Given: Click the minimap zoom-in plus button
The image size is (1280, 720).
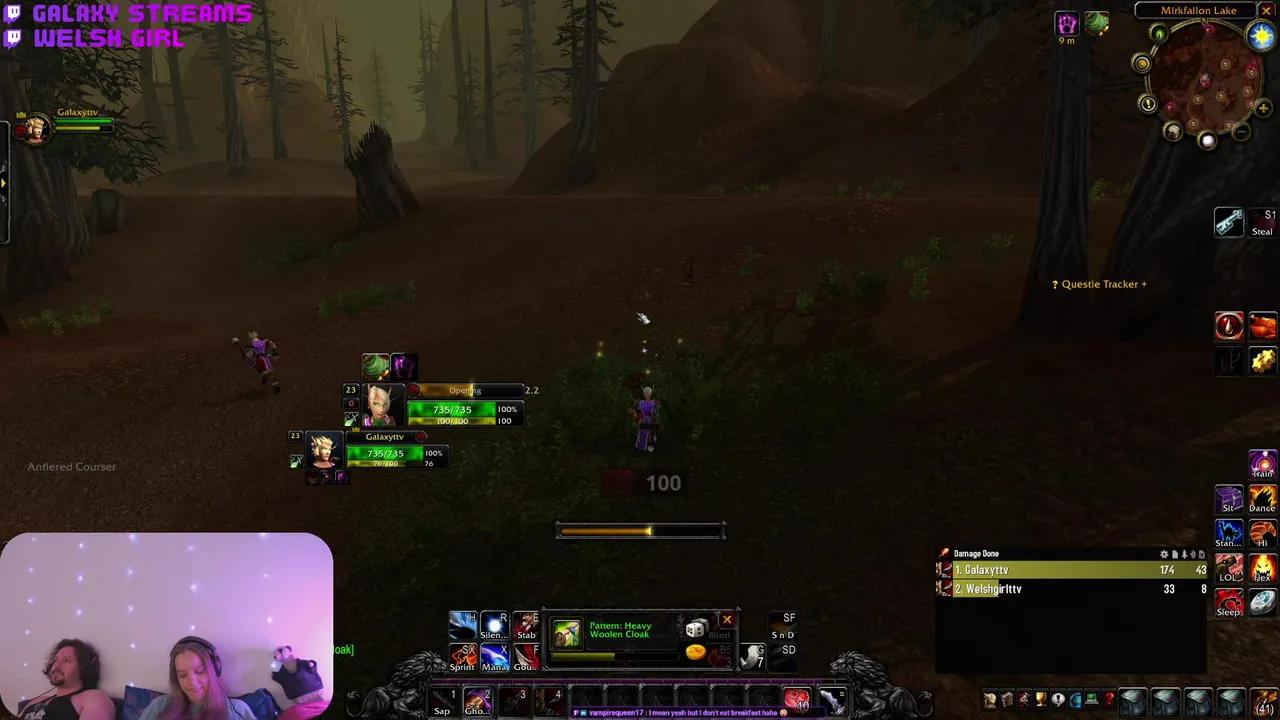Looking at the screenshot, I should pos(1263,107).
